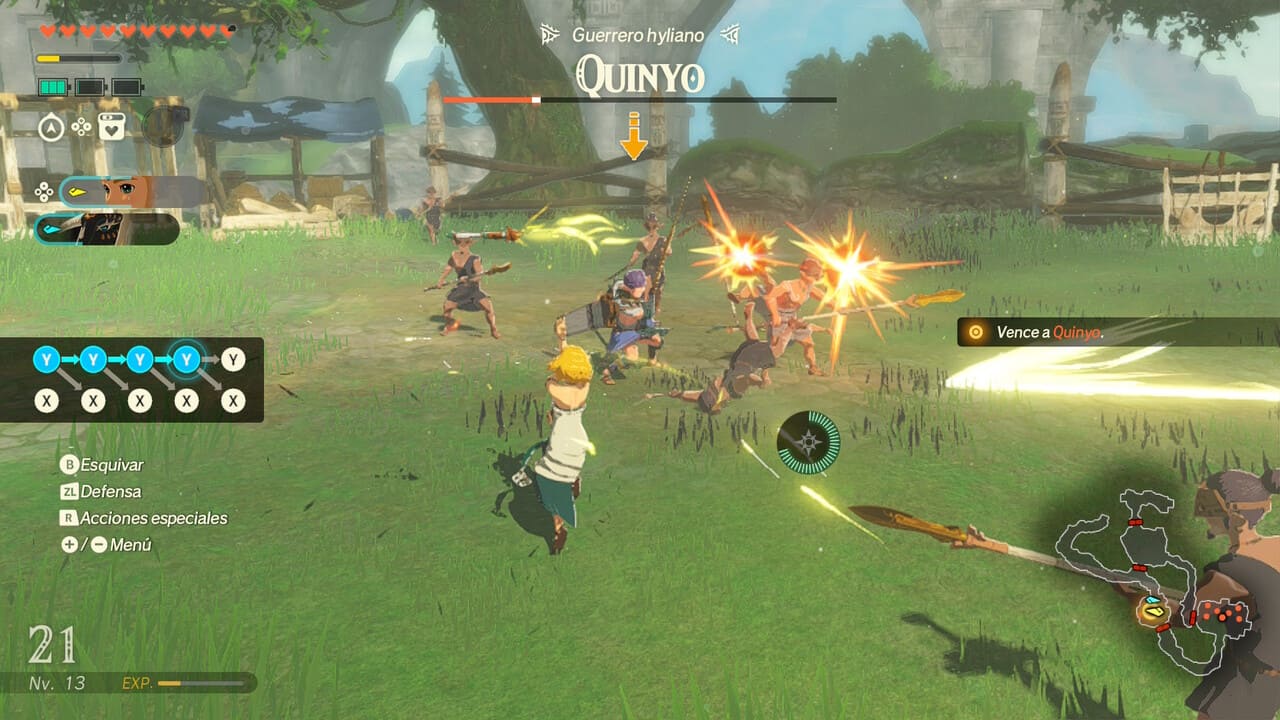The height and width of the screenshot is (720, 1280).
Task: Click the highlighted fourth Y combo node
Action: pyautogui.click(x=186, y=359)
